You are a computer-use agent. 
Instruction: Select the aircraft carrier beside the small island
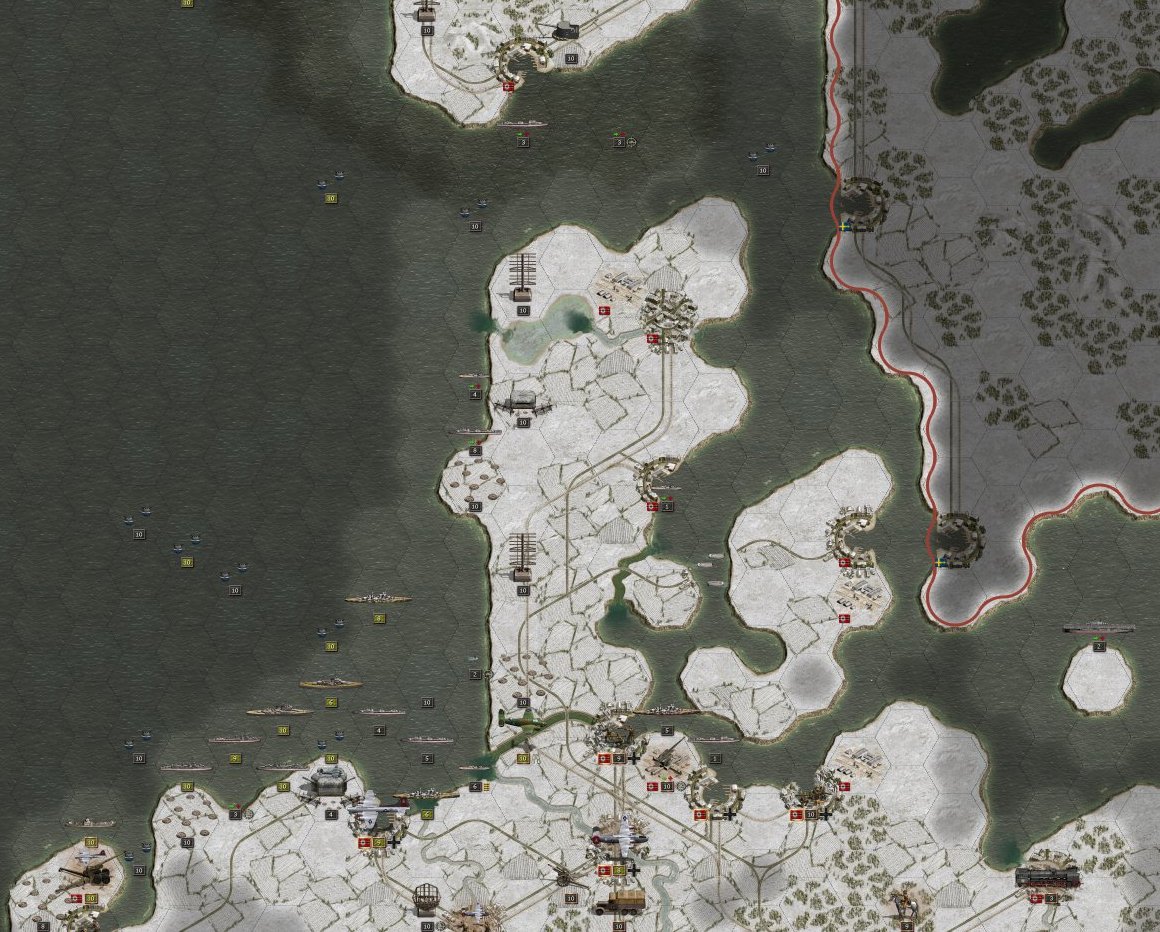[x=1098, y=628]
